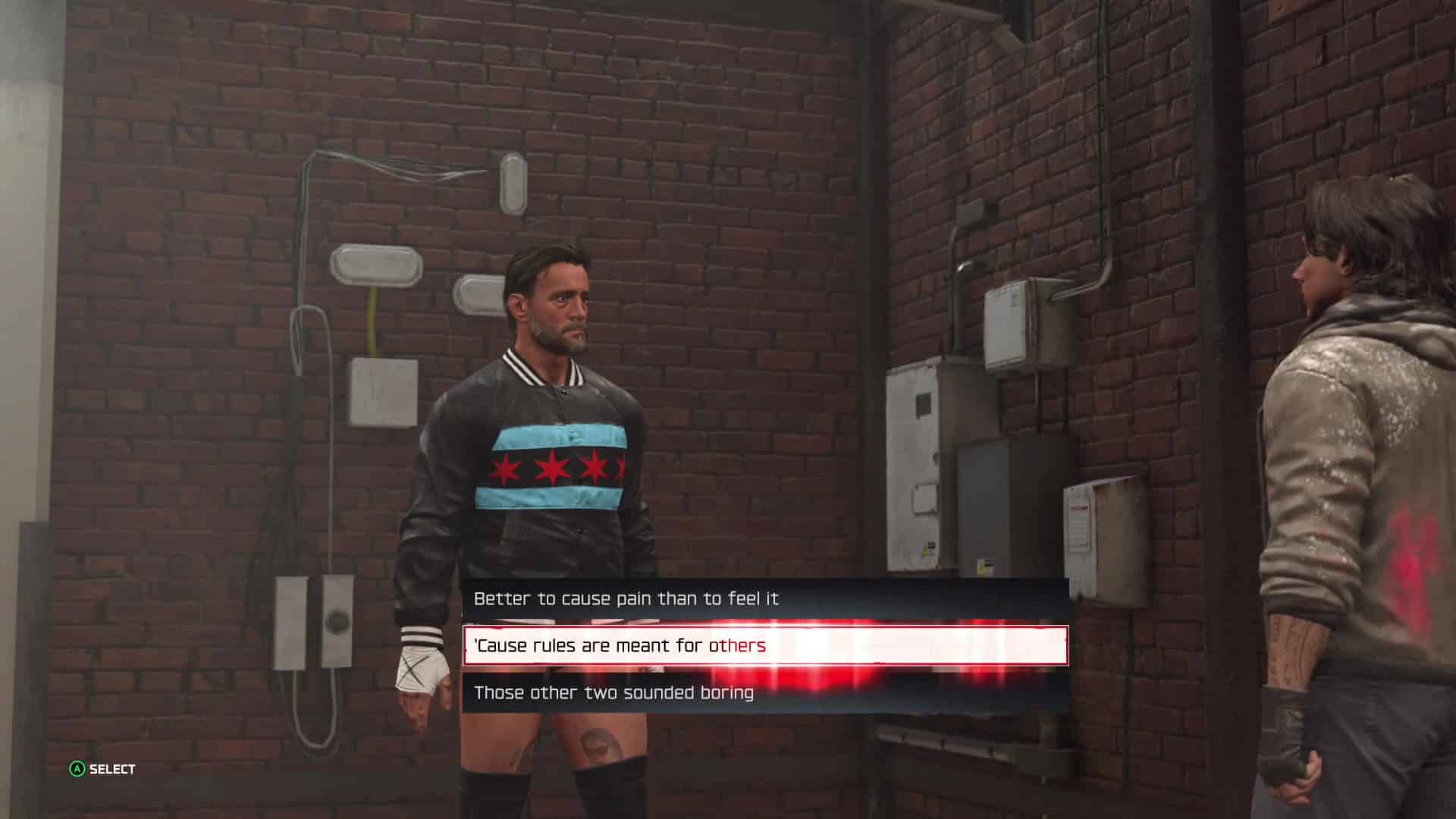Image resolution: width=1456 pixels, height=819 pixels.
Task: Click CM Punk's face
Action: coord(561,303)
